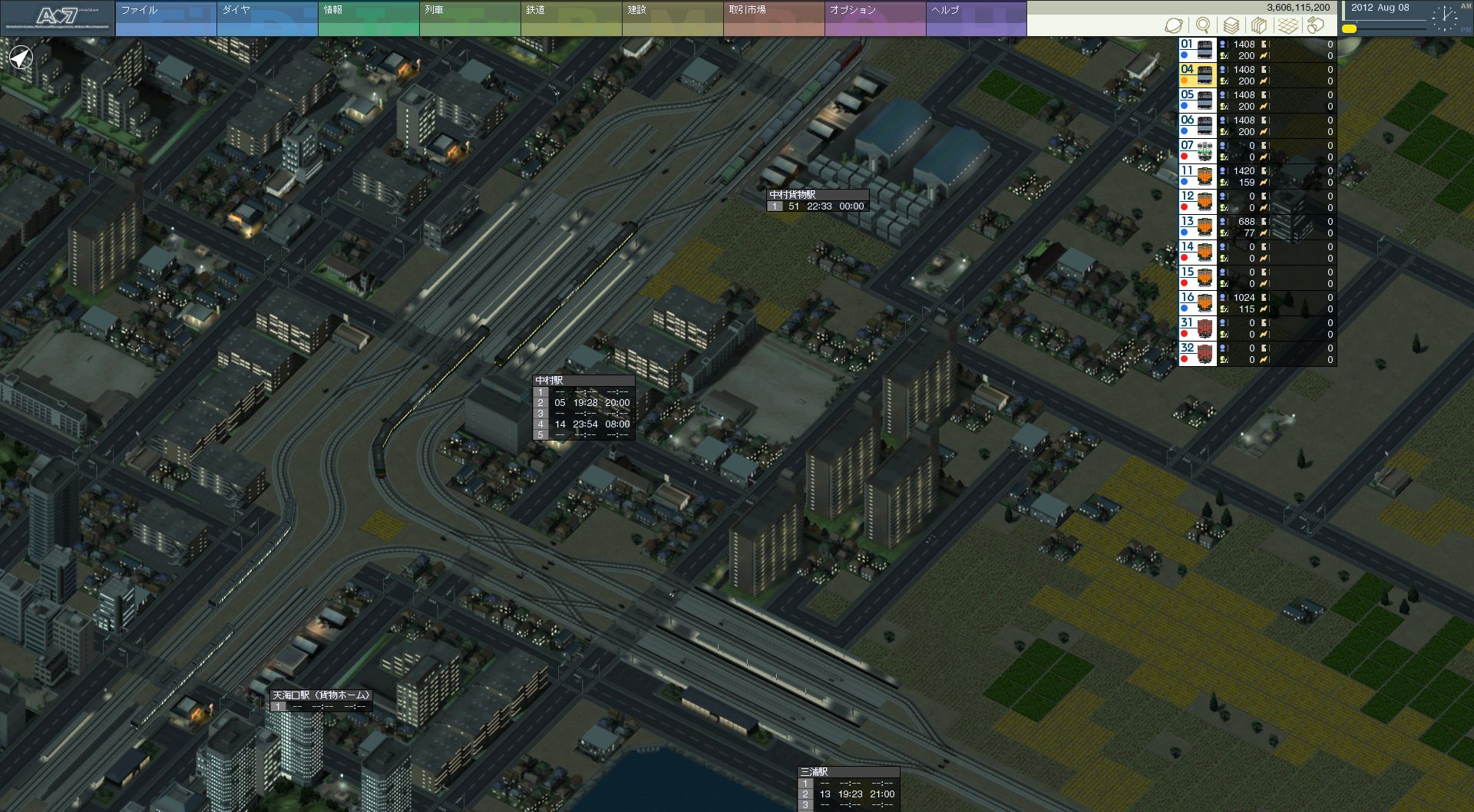Click the yellow game speed slider handle
The width and height of the screenshot is (1474, 812).
click(1349, 29)
